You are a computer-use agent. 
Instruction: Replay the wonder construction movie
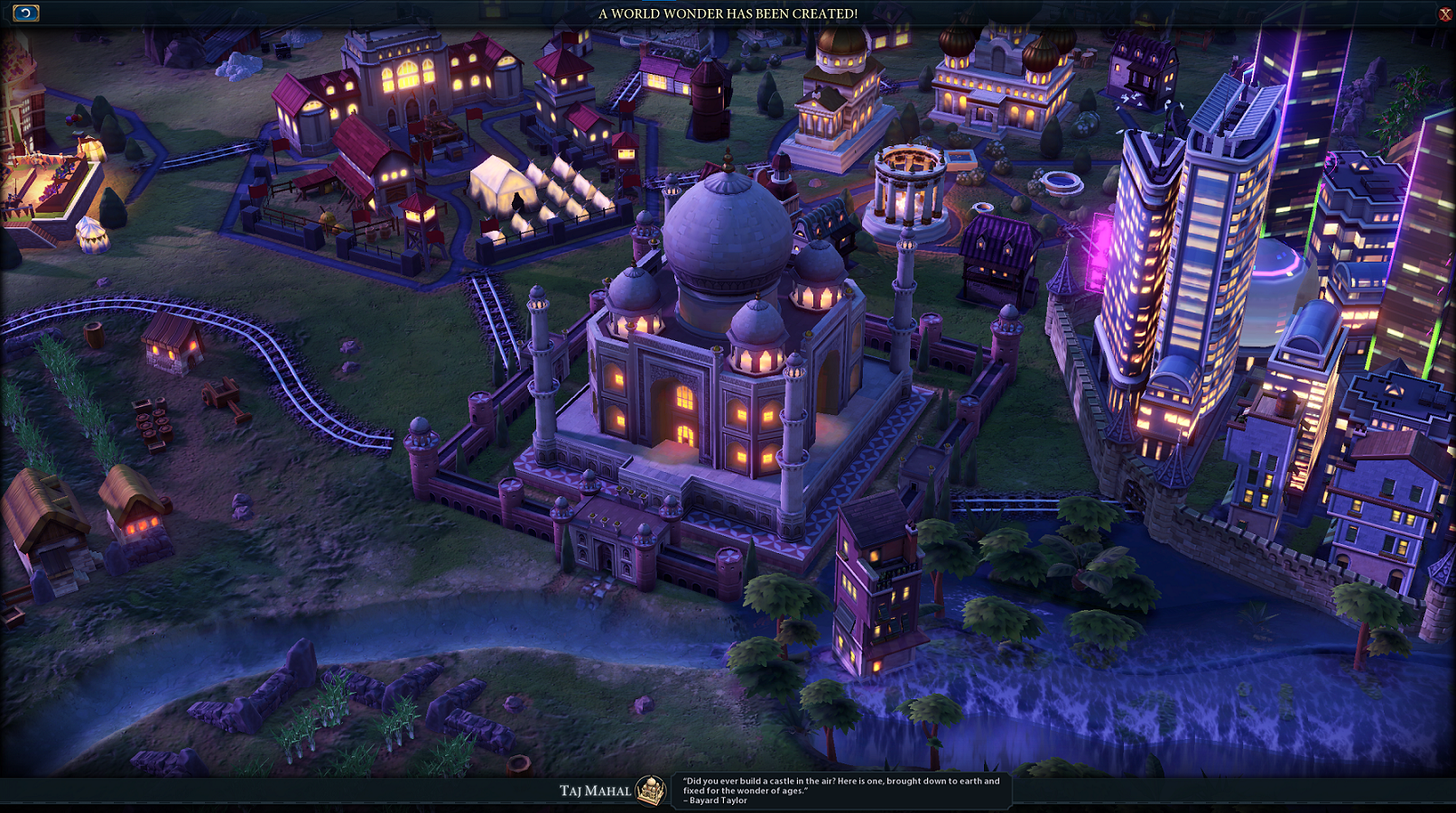click(x=25, y=13)
